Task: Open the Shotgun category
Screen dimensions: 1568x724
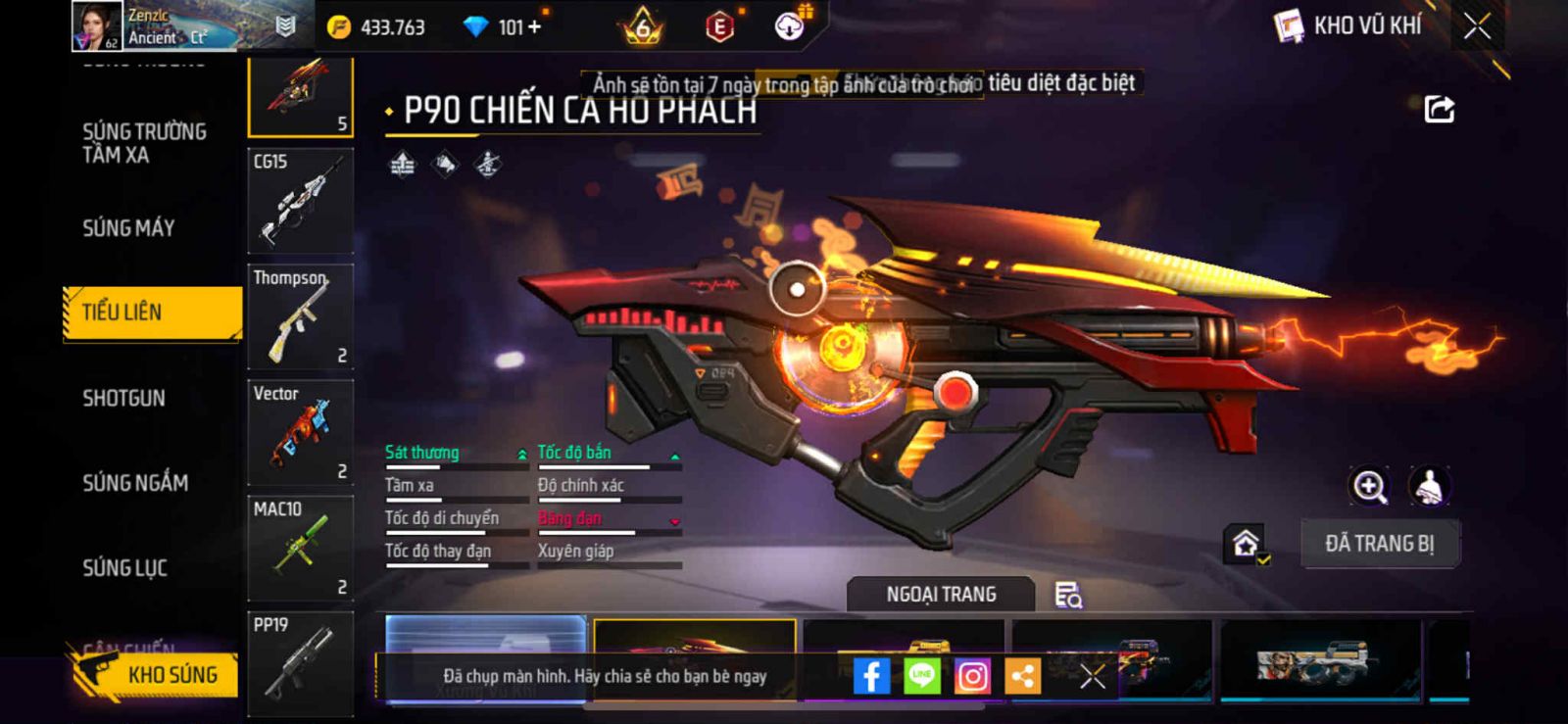Action: tap(123, 398)
